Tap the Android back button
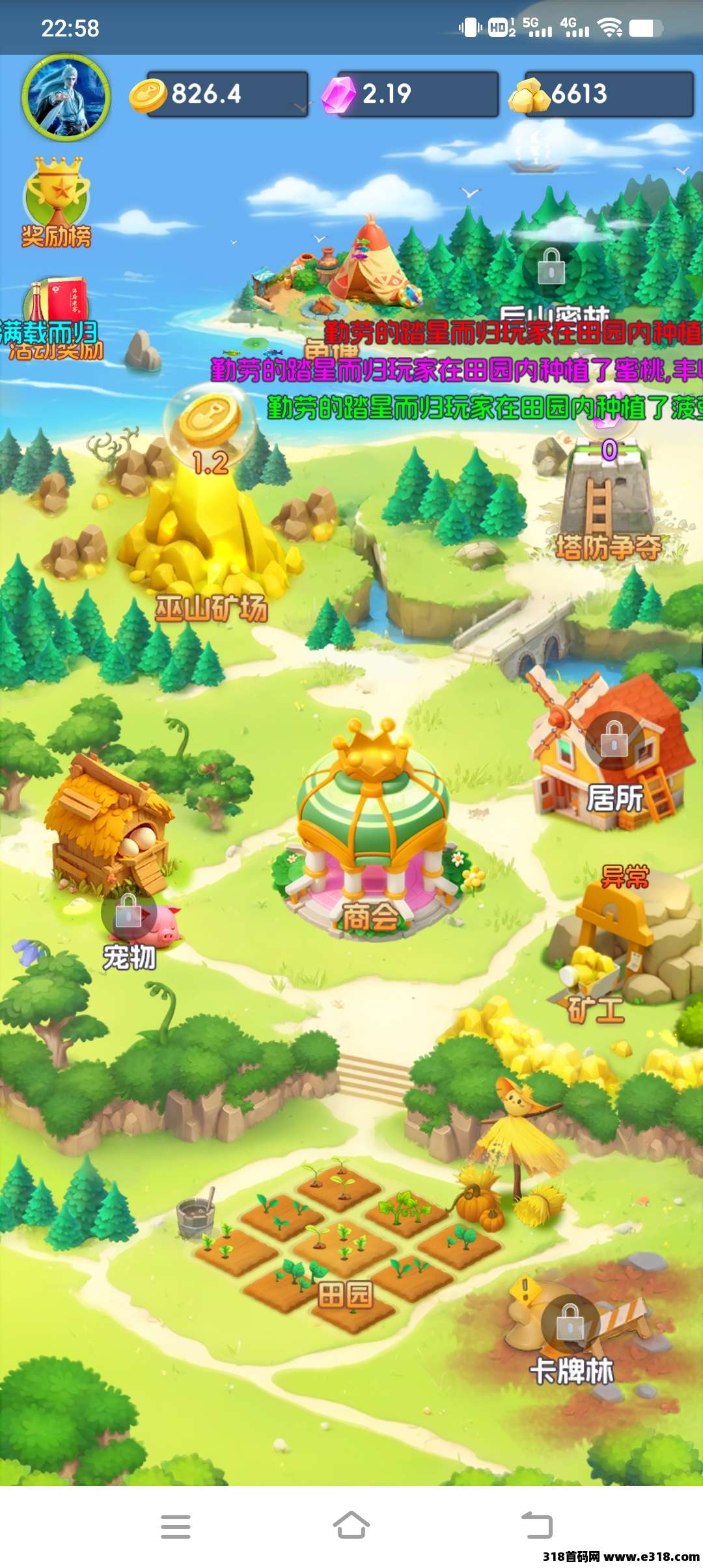703x1568 pixels. 537,1526
